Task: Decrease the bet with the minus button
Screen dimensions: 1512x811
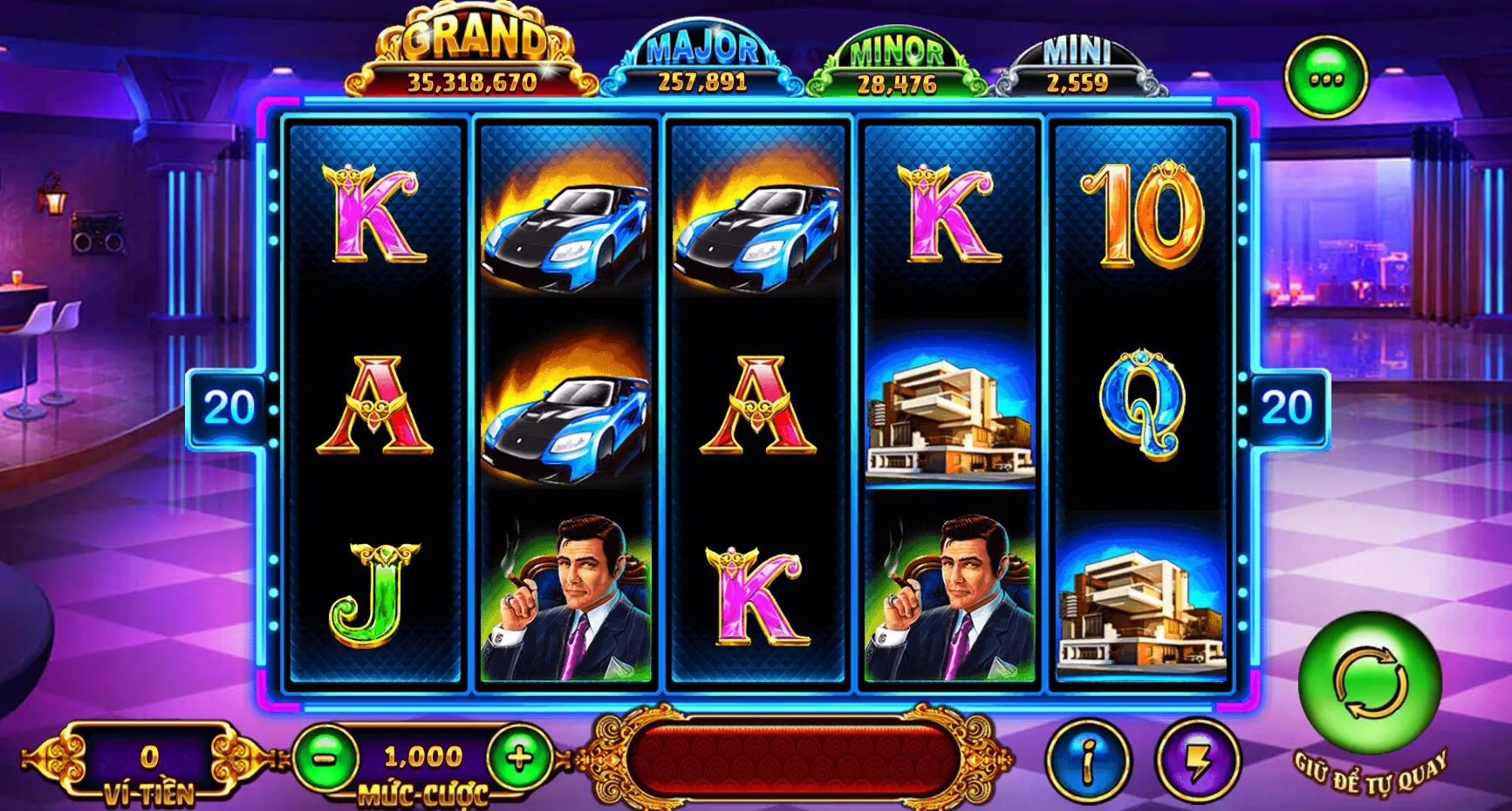Action: [x=325, y=758]
